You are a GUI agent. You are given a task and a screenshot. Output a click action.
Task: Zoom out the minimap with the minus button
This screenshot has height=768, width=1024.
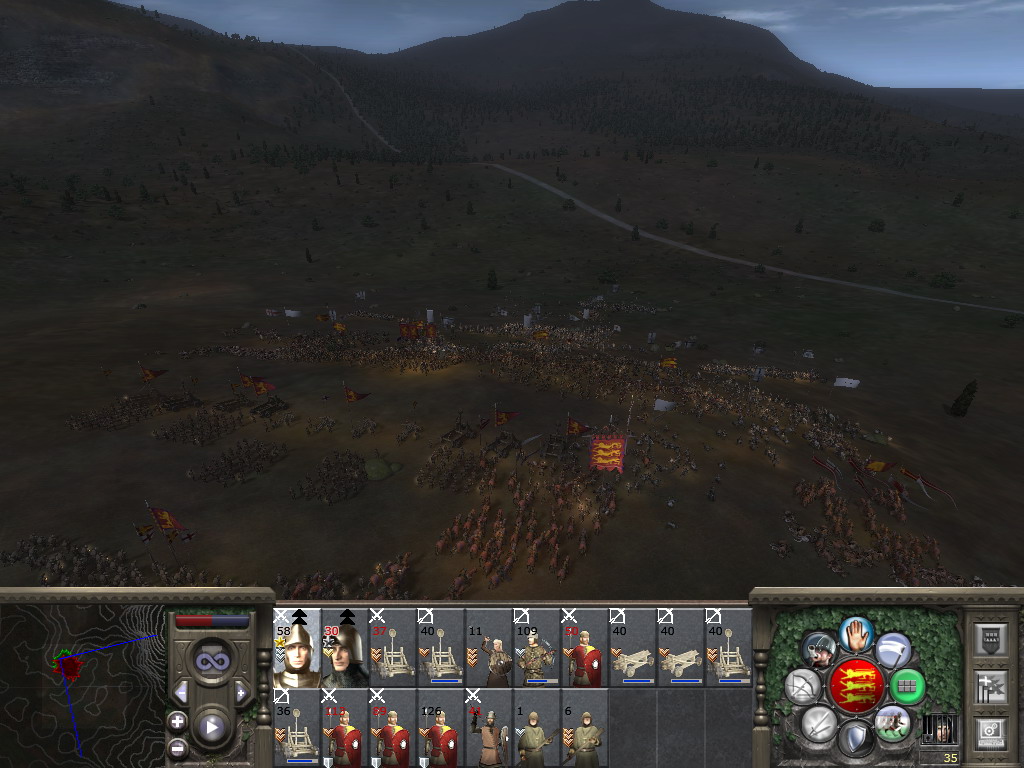pos(177,746)
